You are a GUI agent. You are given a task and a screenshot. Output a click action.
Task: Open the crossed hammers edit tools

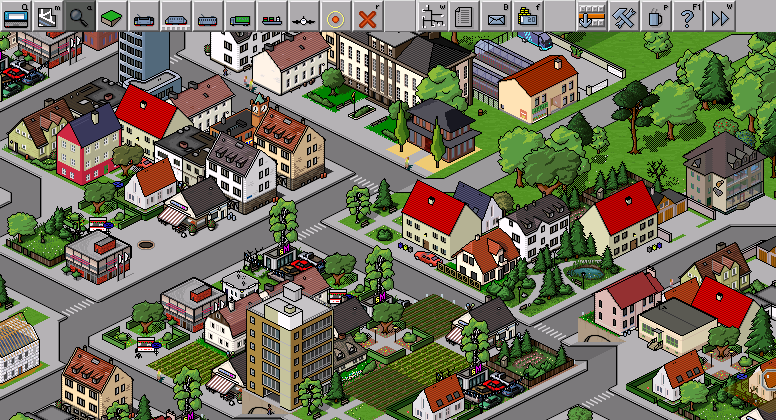tap(624, 16)
